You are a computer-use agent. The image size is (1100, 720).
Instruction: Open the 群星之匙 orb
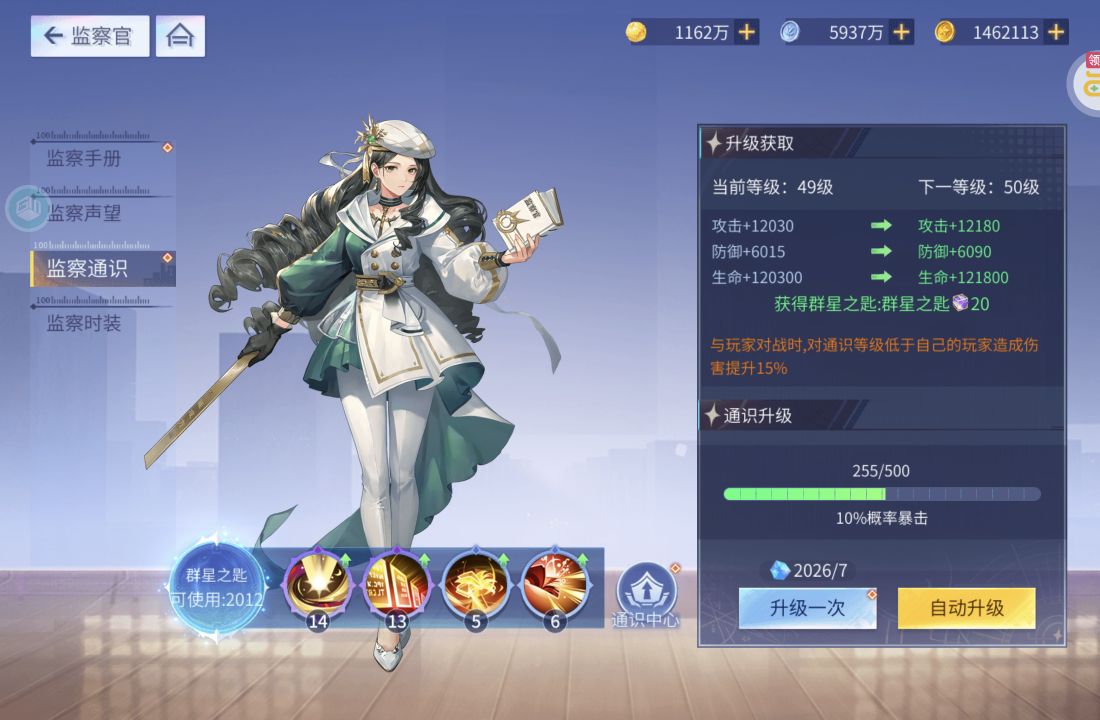[216, 587]
